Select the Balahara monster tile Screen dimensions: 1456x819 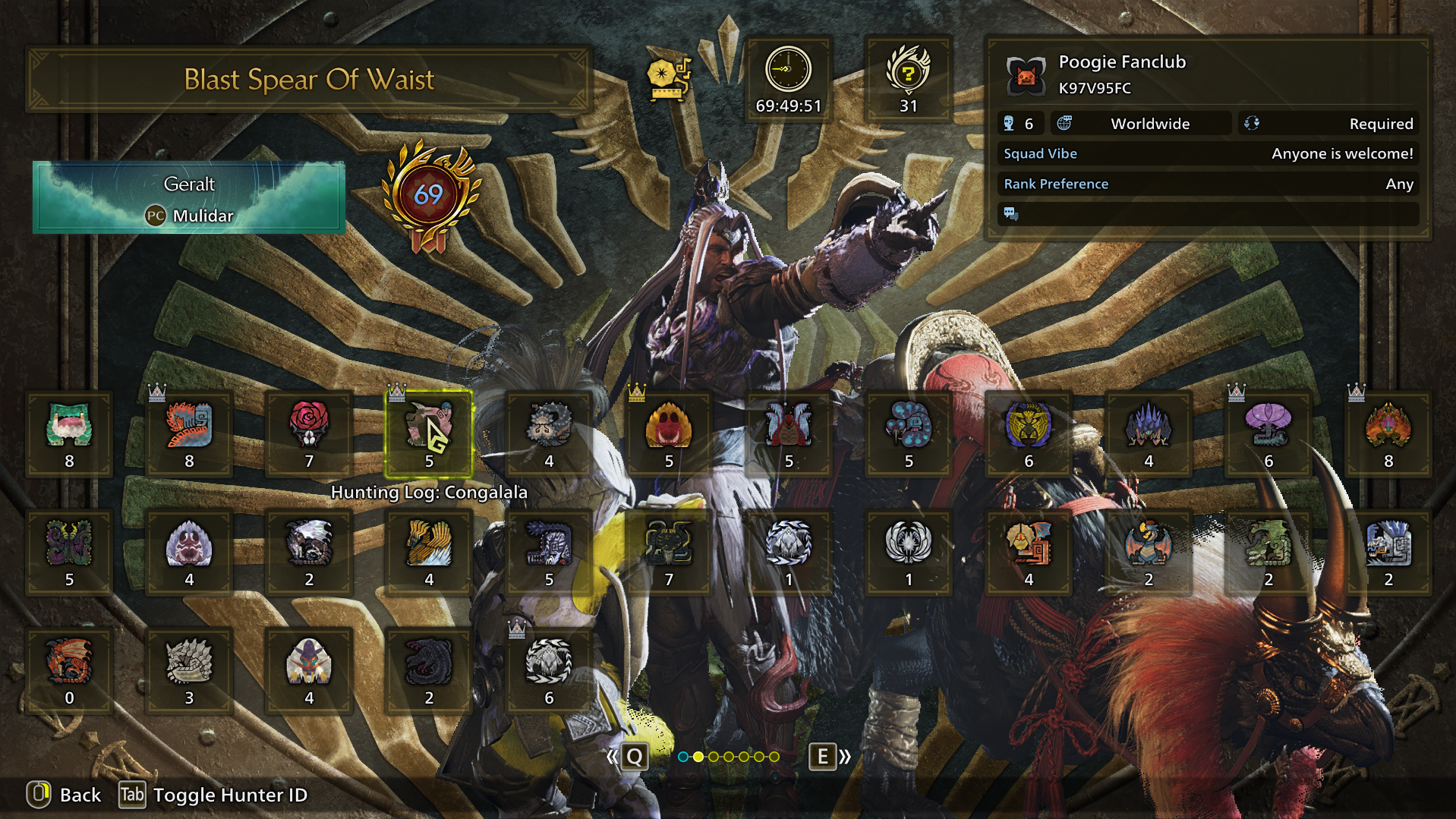click(x=549, y=433)
